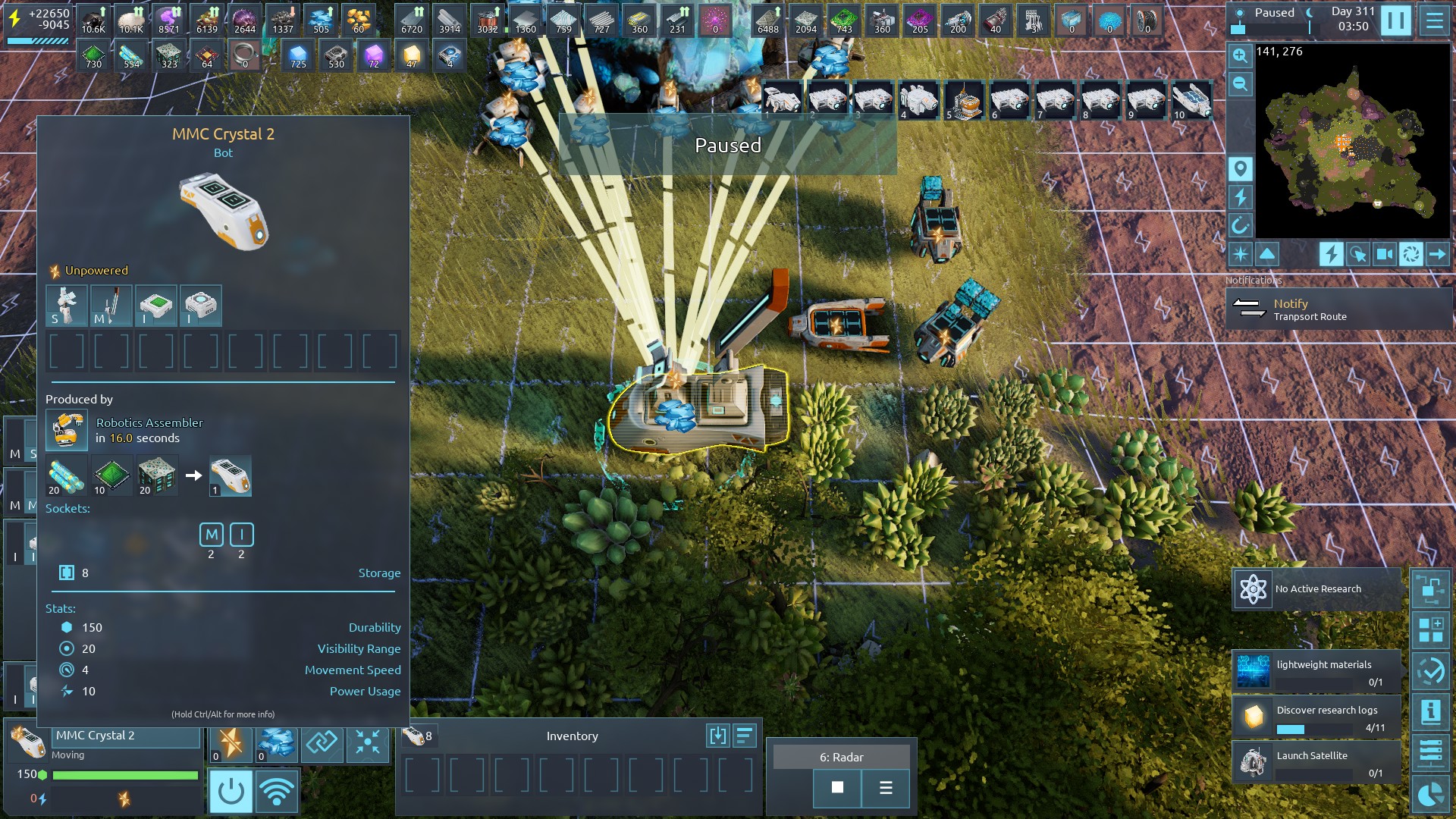
Task: Sort the Inventory with the sort button
Action: click(745, 736)
